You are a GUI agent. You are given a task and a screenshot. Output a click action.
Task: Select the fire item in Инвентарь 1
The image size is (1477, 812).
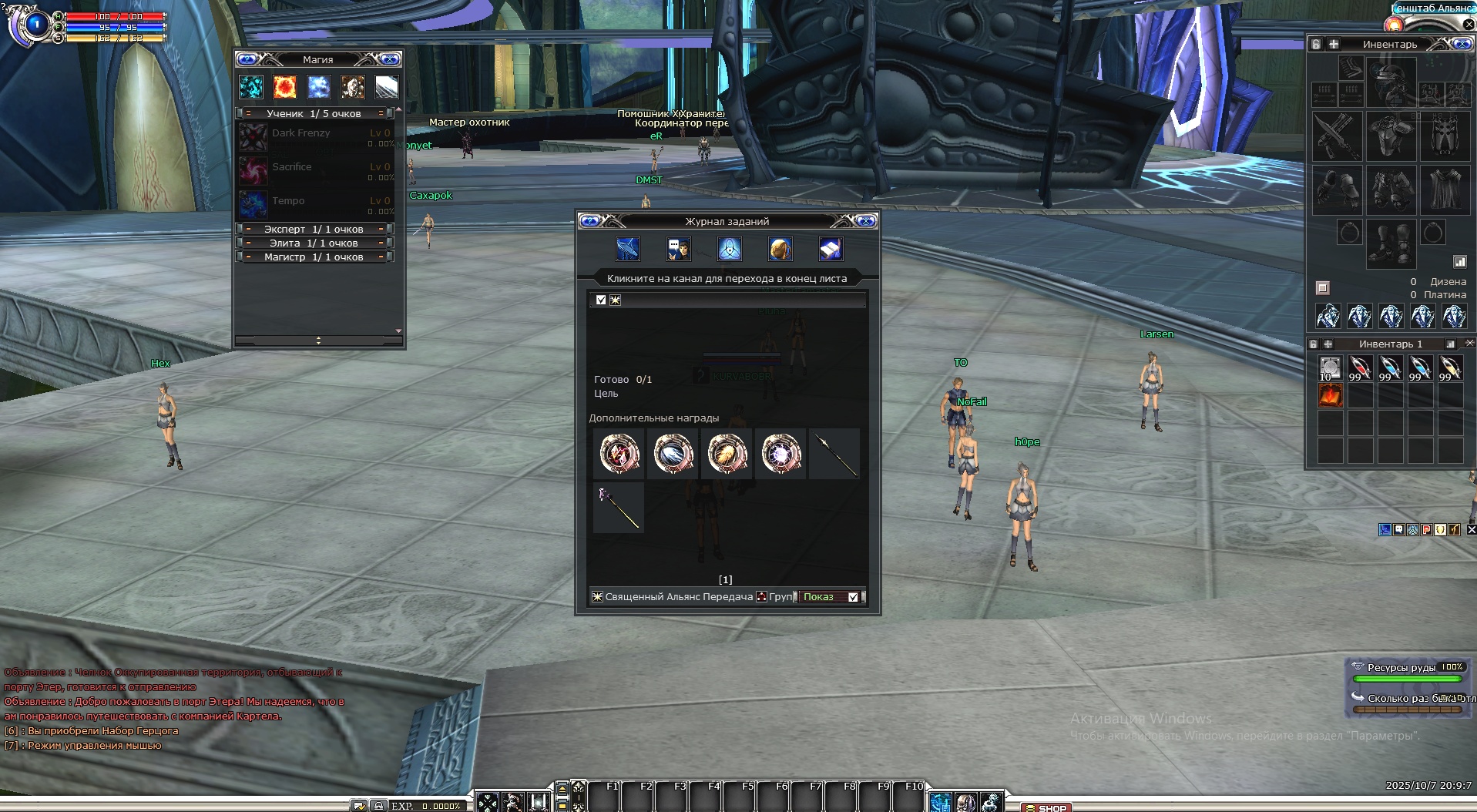pos(1330,396)
